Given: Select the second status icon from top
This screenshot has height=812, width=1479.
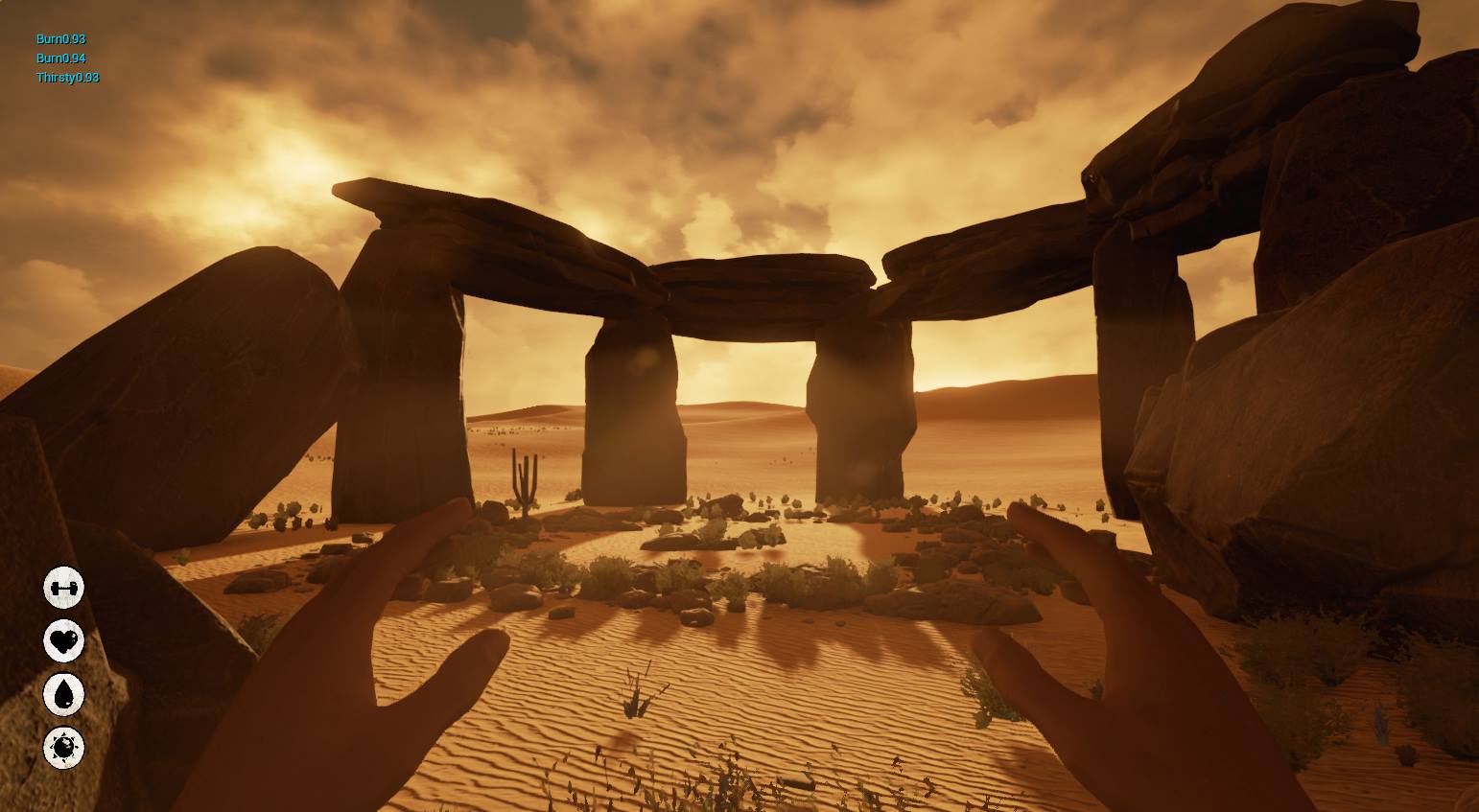Looking at the screenshot, I should [x=62, y=640].
